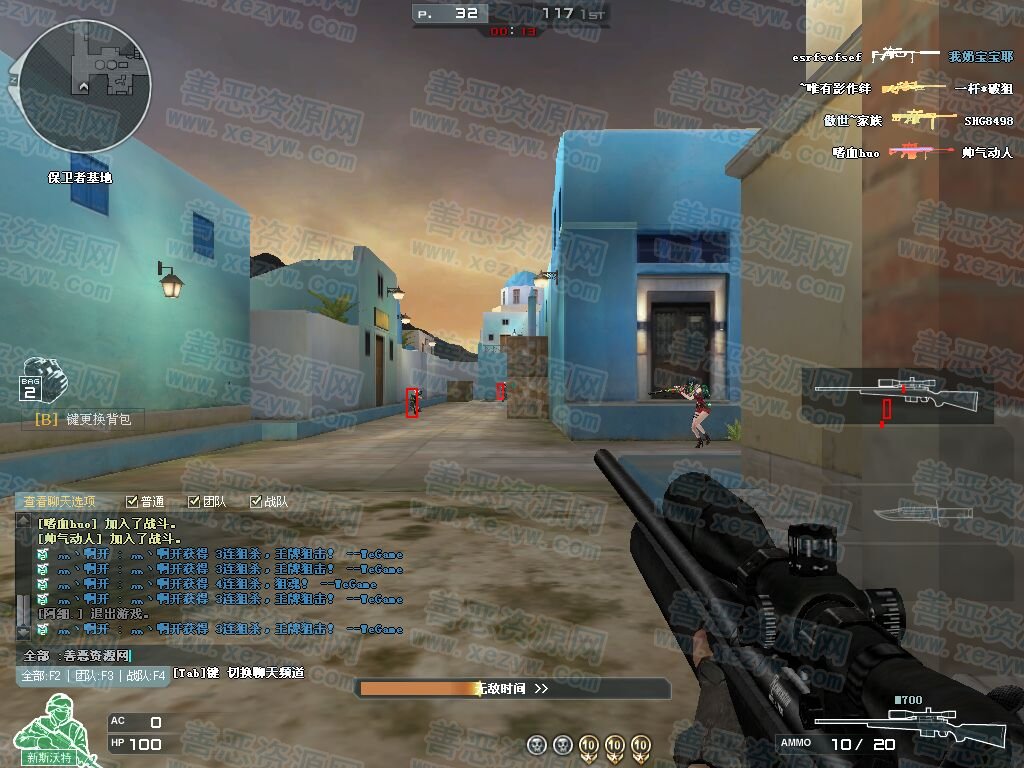This screenshot has width=1024, height=768.
Task: Toggle the 战队 chat filter checkbox
Action: pos(256,501)
